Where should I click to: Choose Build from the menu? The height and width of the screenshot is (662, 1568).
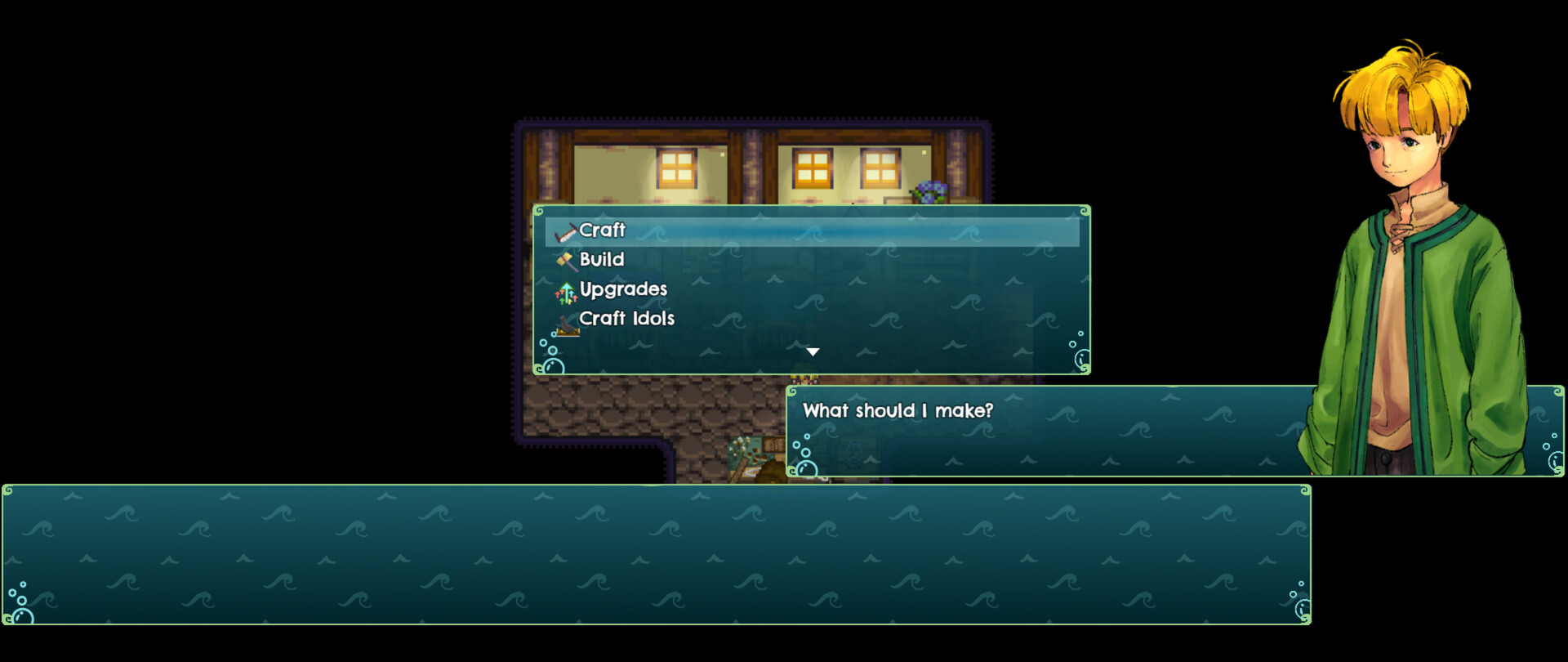[601, 260]
